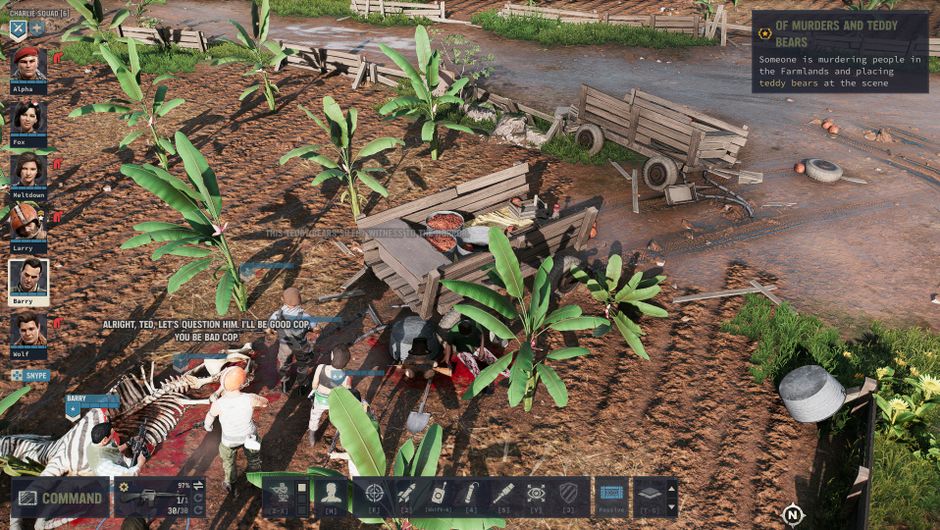Click the crossed-swords squad shield icon

pos(18,29)
